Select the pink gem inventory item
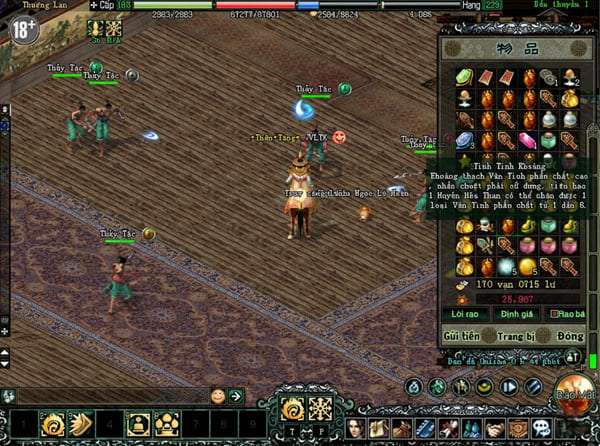Screen dimensions: 600x446 (x=527, y=141)
